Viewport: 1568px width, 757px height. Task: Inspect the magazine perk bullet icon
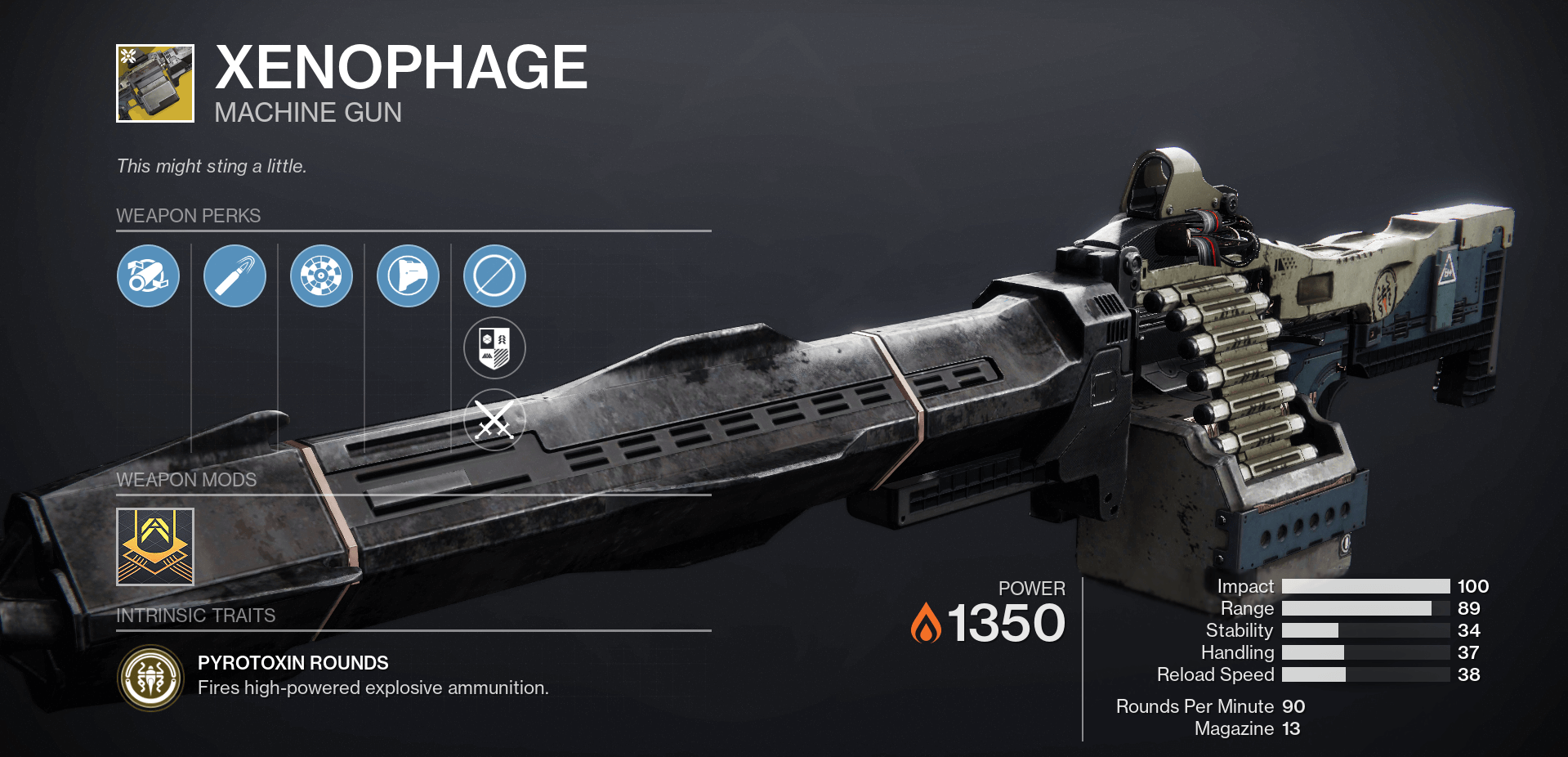pyautogui.click(x=235, y=276)
